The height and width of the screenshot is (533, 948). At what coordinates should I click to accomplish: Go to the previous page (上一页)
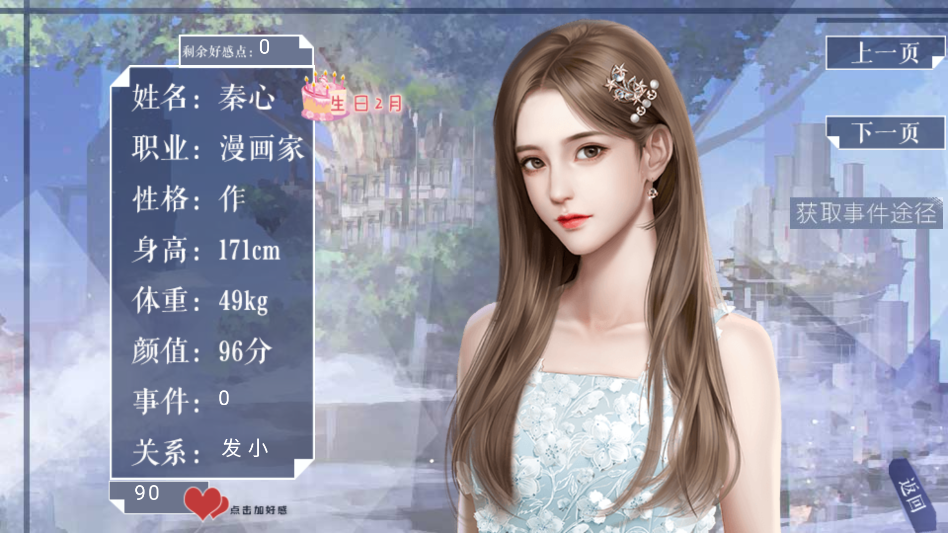pyautogui.click(x=884, y=53)
